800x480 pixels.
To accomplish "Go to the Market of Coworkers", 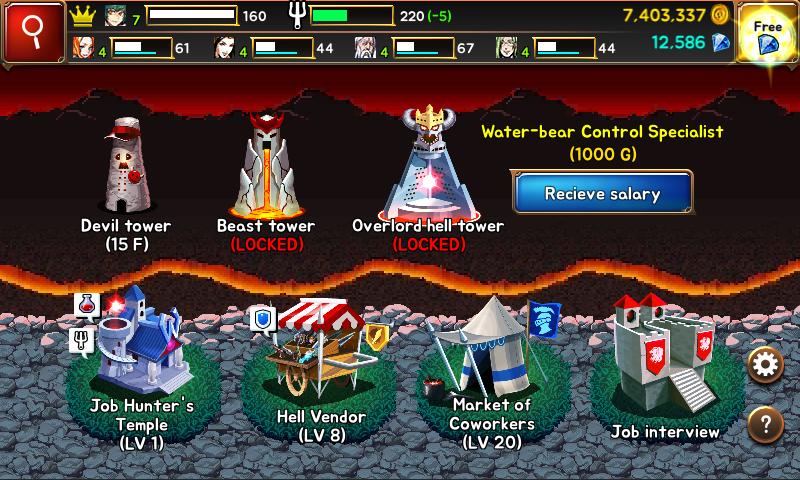I will coord(490,350).
